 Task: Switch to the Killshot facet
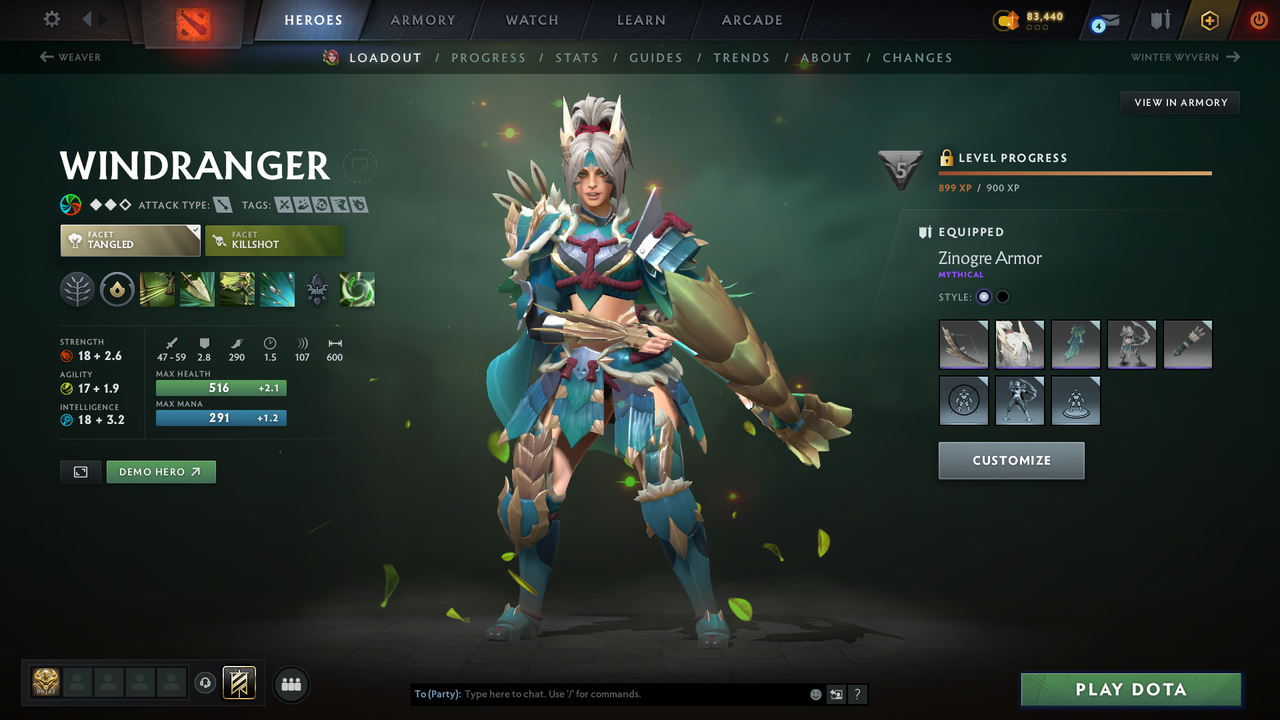coord(275,240)
